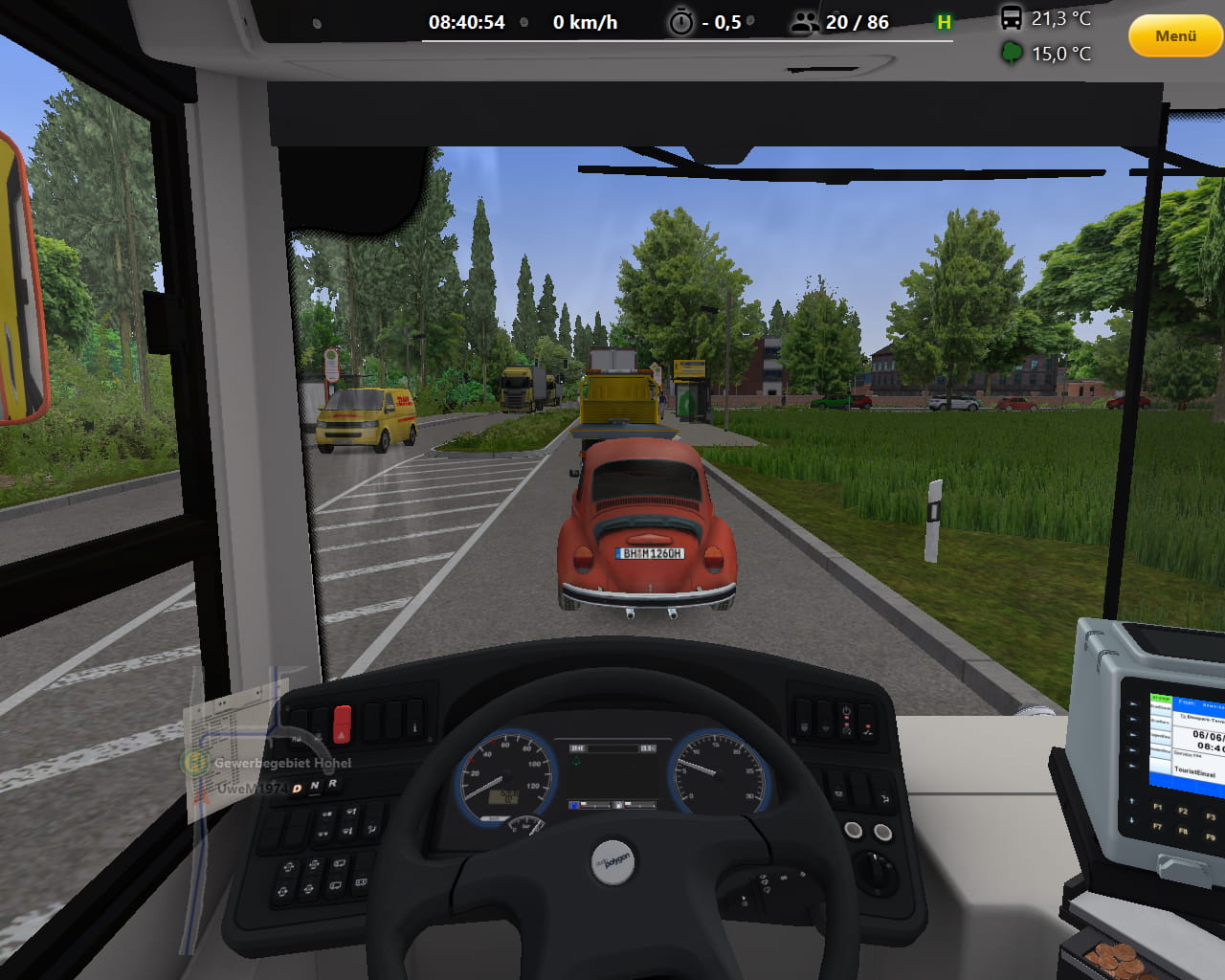Tap the ticket printer's up arrow key

pos(1131,801)
